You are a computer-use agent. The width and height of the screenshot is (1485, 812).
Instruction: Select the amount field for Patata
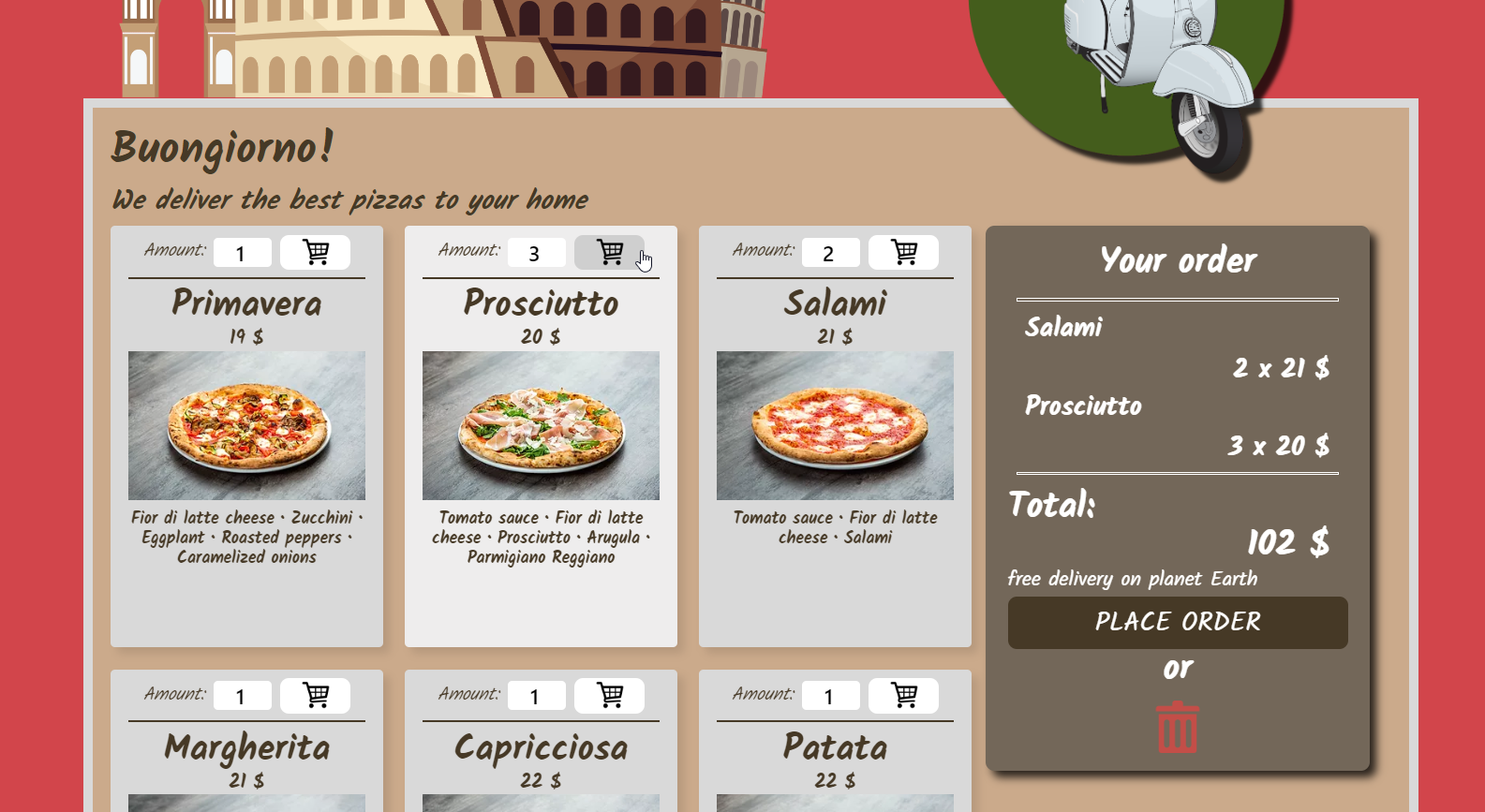pyautogui.click(x=829, y=695)
